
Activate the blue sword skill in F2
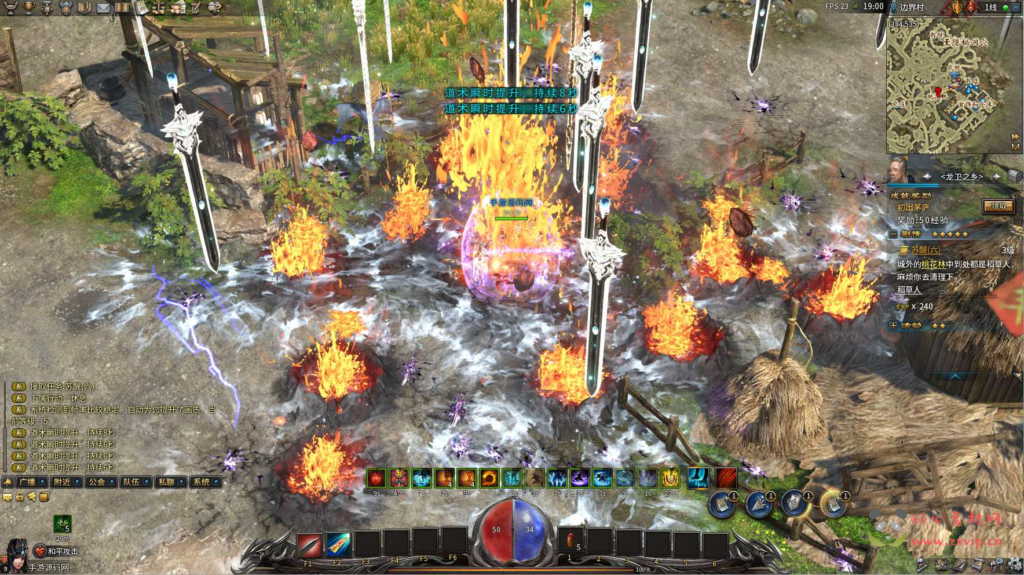(x=338, y=544)
